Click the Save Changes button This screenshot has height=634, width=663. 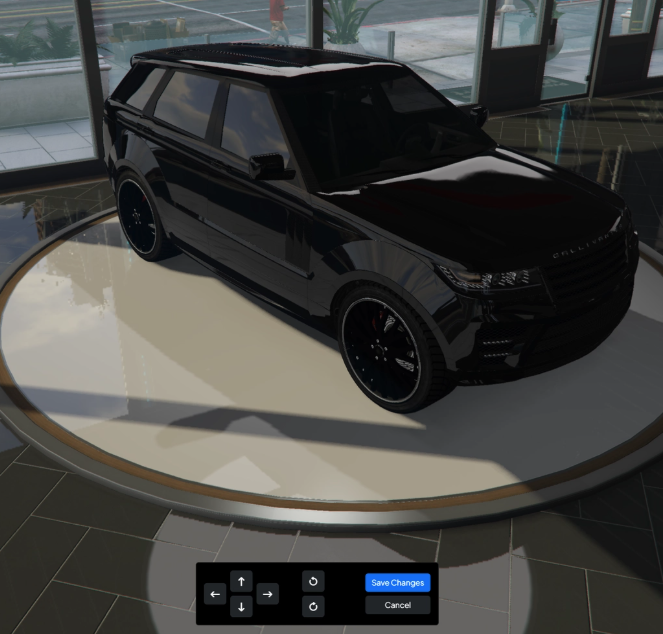397,582
